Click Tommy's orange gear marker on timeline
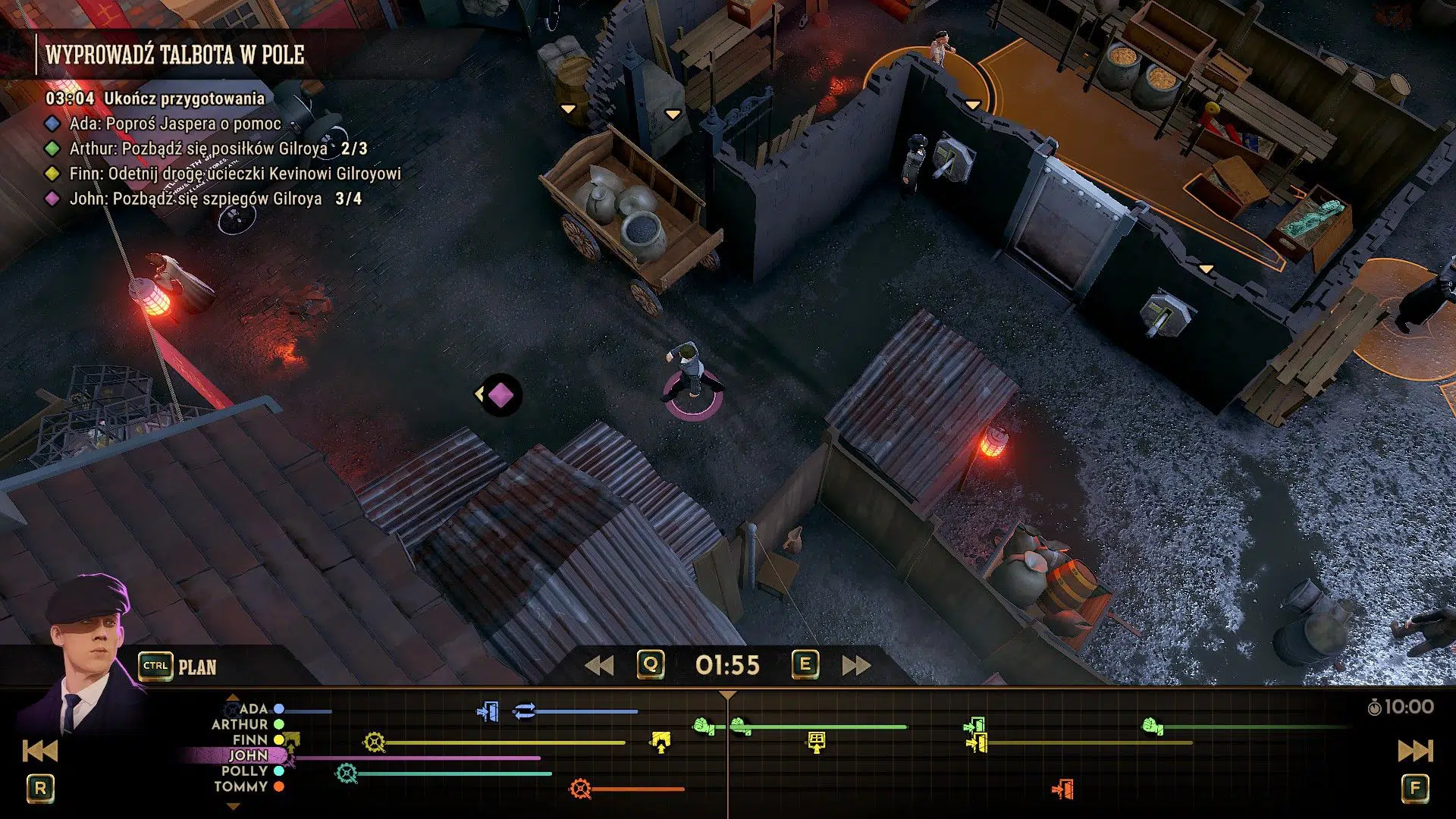The height and width of the screenshot is (819, 1456). pyautogui.click(x=580, y=789)
